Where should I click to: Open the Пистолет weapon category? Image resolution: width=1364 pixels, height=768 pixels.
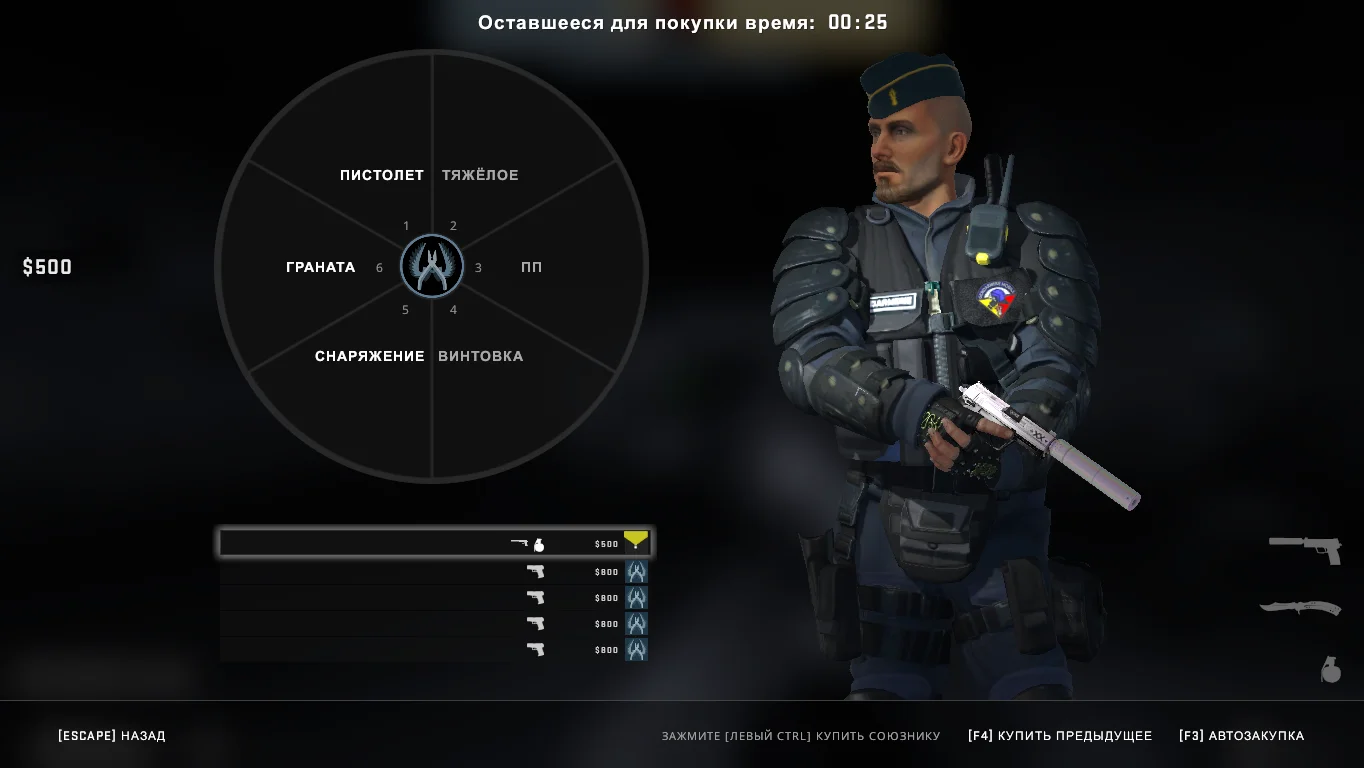(x=381, y=175)
